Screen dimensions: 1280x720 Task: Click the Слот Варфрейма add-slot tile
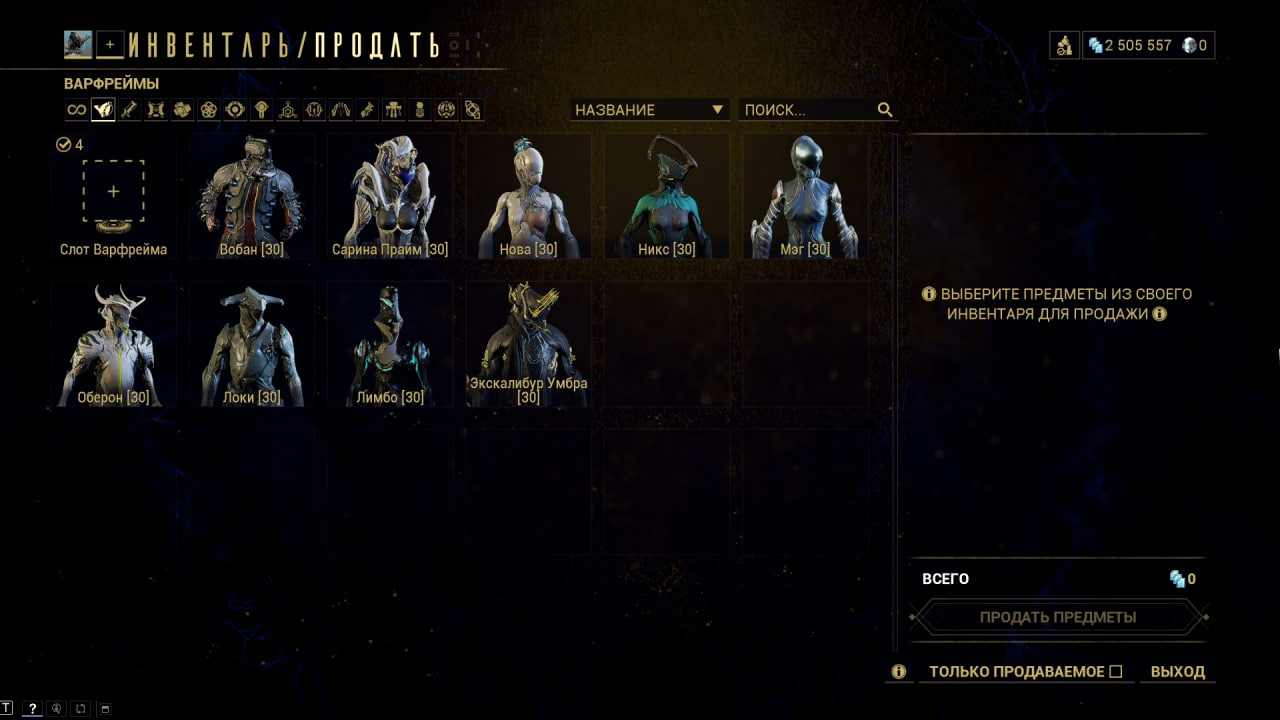(x=113, y=192)
